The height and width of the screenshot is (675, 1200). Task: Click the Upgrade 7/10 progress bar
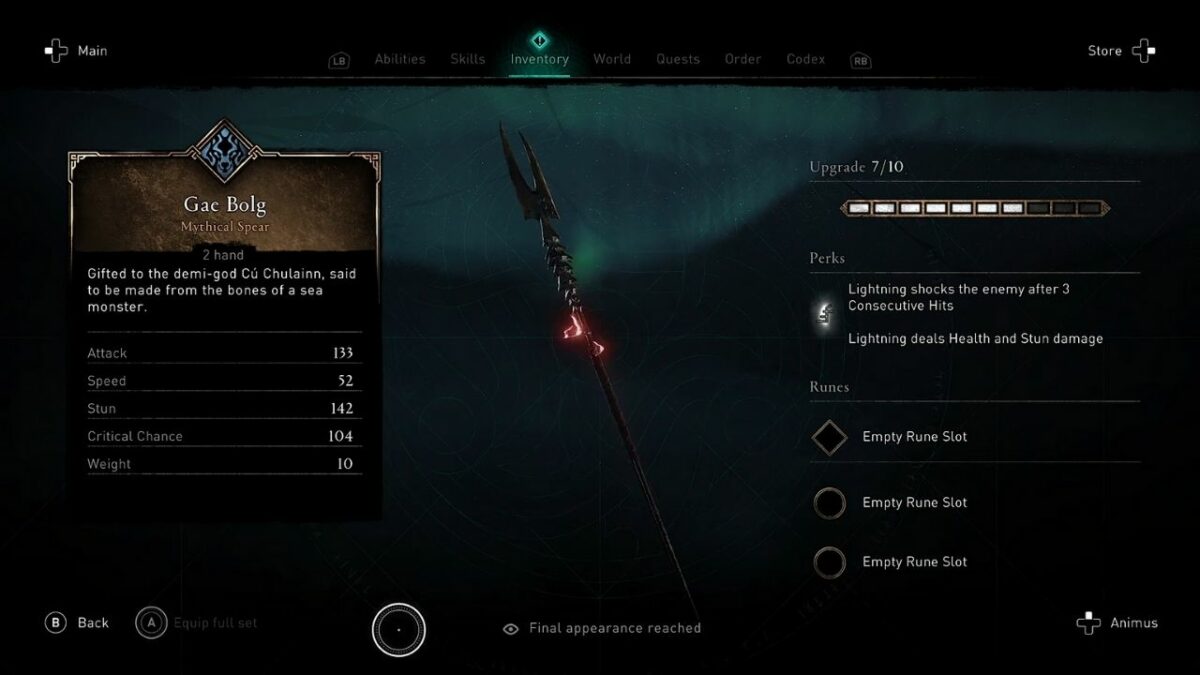click(974, 209)
